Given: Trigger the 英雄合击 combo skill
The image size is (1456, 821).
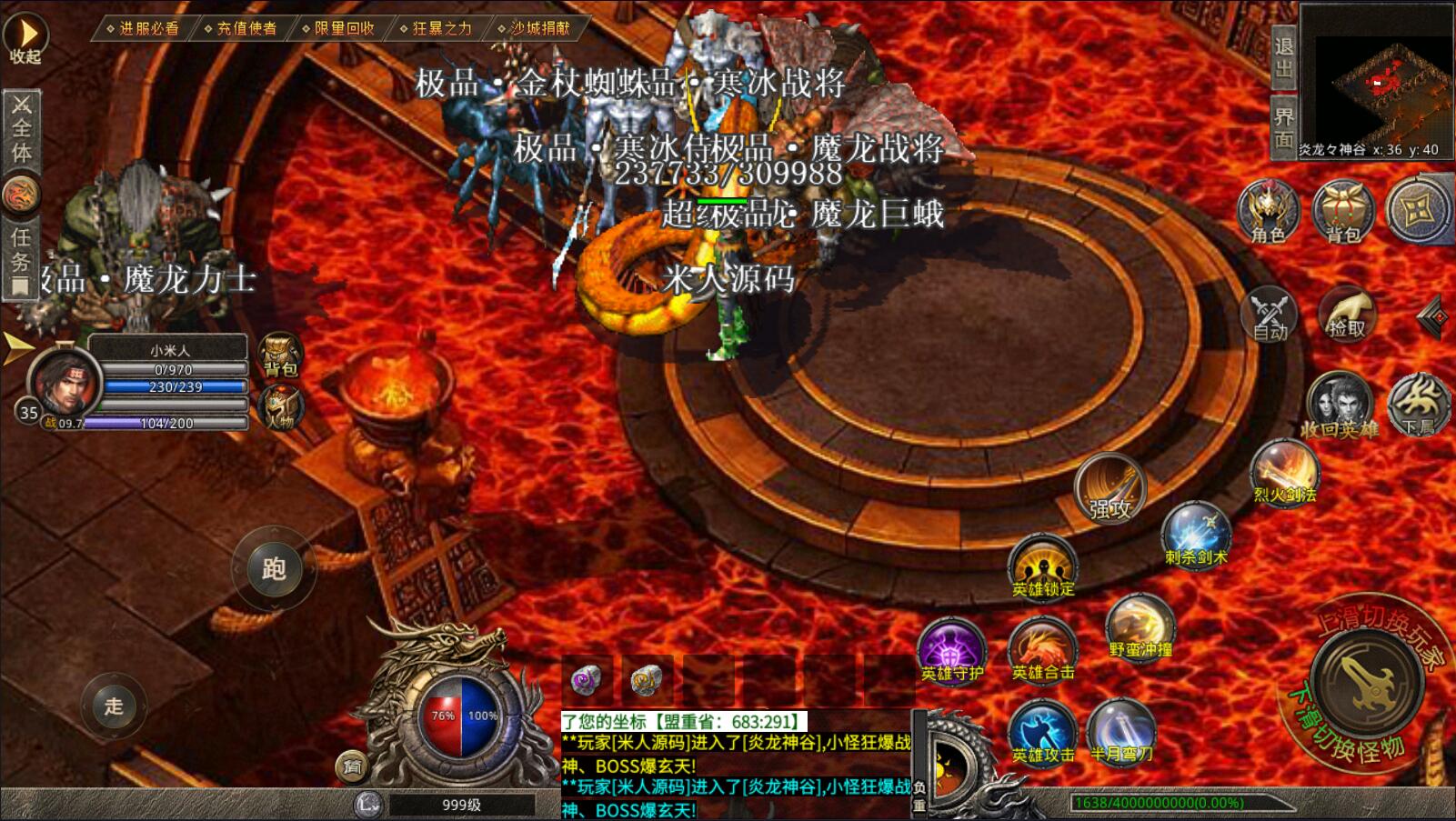Looking at the screenshot, I should point(1042,650).
